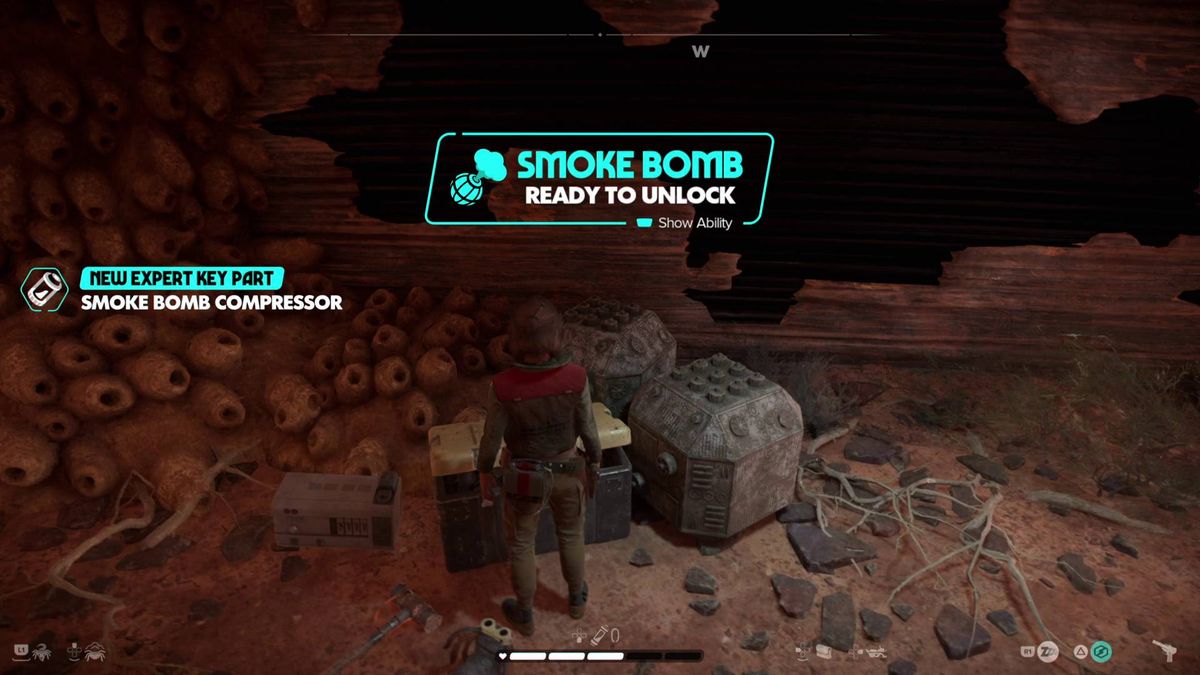The height and width of the screenshot is (675, 1200).
Task: Select the crab-shaped creature icon
Action: pos(96,652)
